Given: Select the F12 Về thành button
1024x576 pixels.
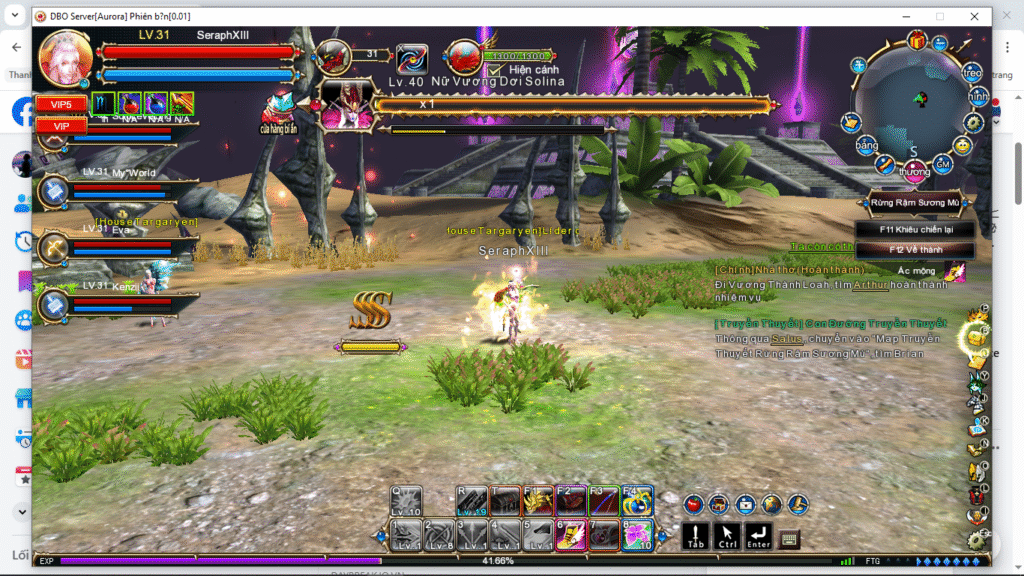Looking at the screenshot, I should (x=915, y=249).
